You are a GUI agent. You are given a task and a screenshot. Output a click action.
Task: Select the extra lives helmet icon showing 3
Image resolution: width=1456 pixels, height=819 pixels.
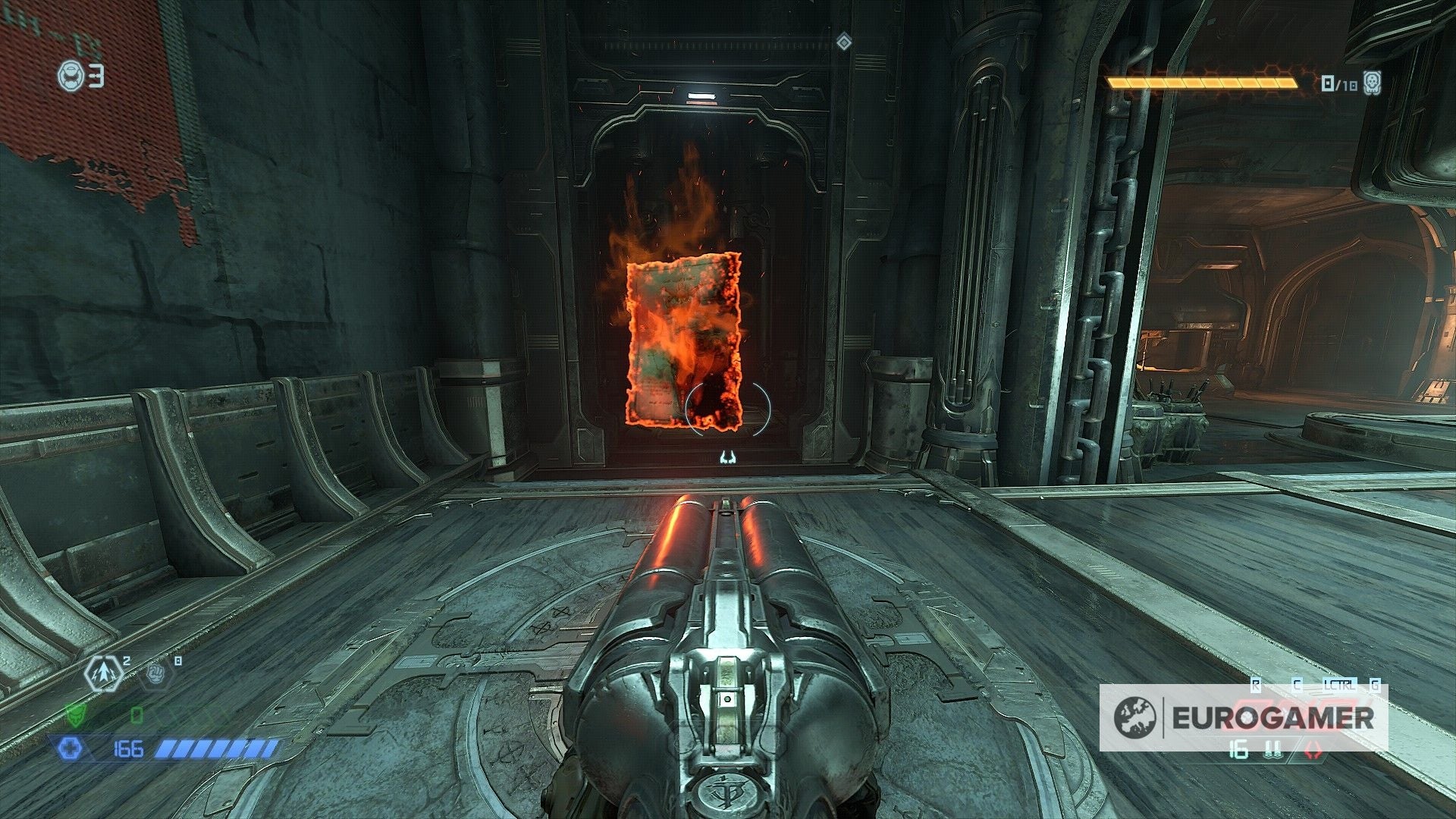pyautogui.click(x=72, y=74)
